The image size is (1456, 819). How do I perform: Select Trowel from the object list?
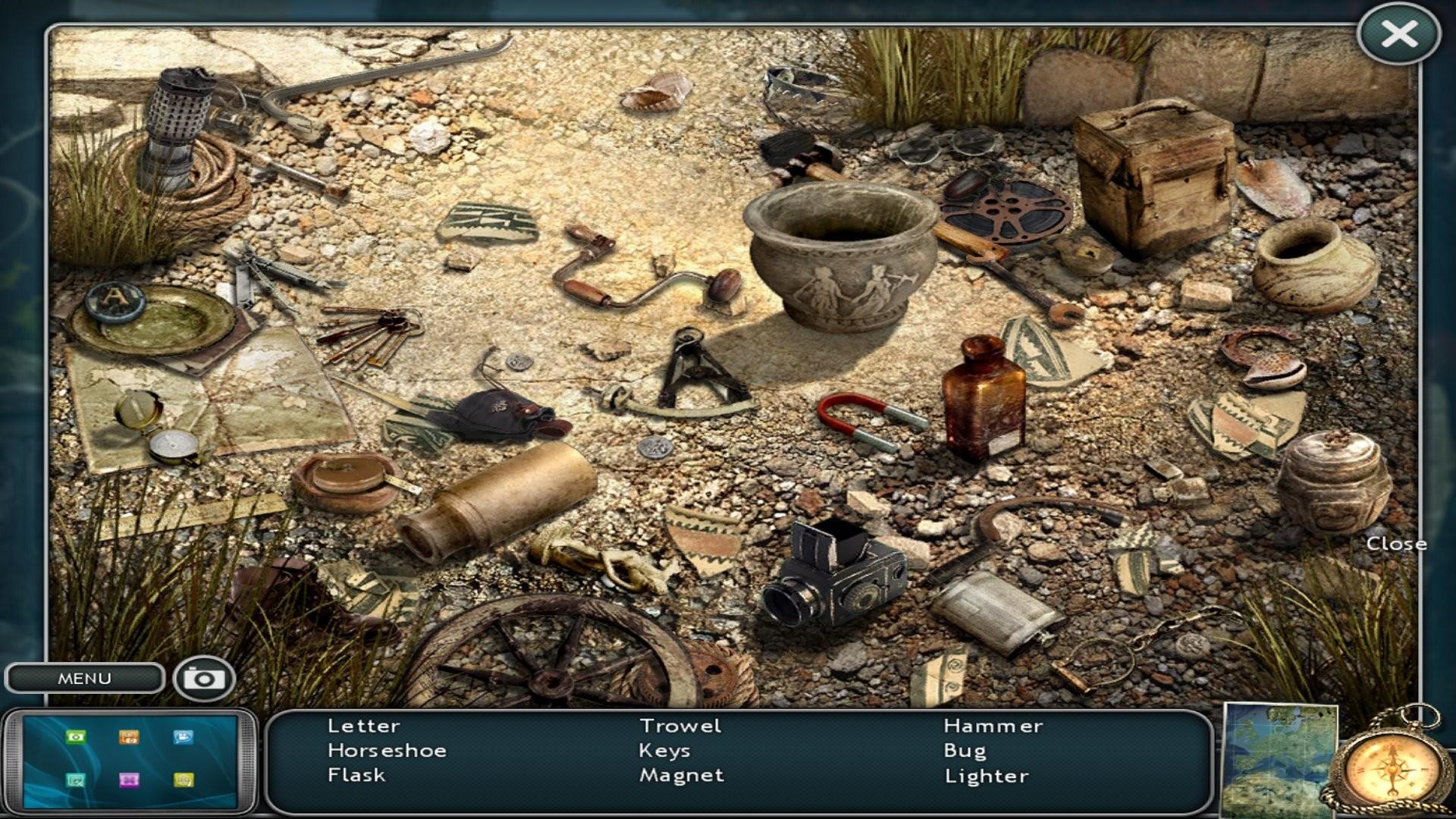(x=680, y=726)
